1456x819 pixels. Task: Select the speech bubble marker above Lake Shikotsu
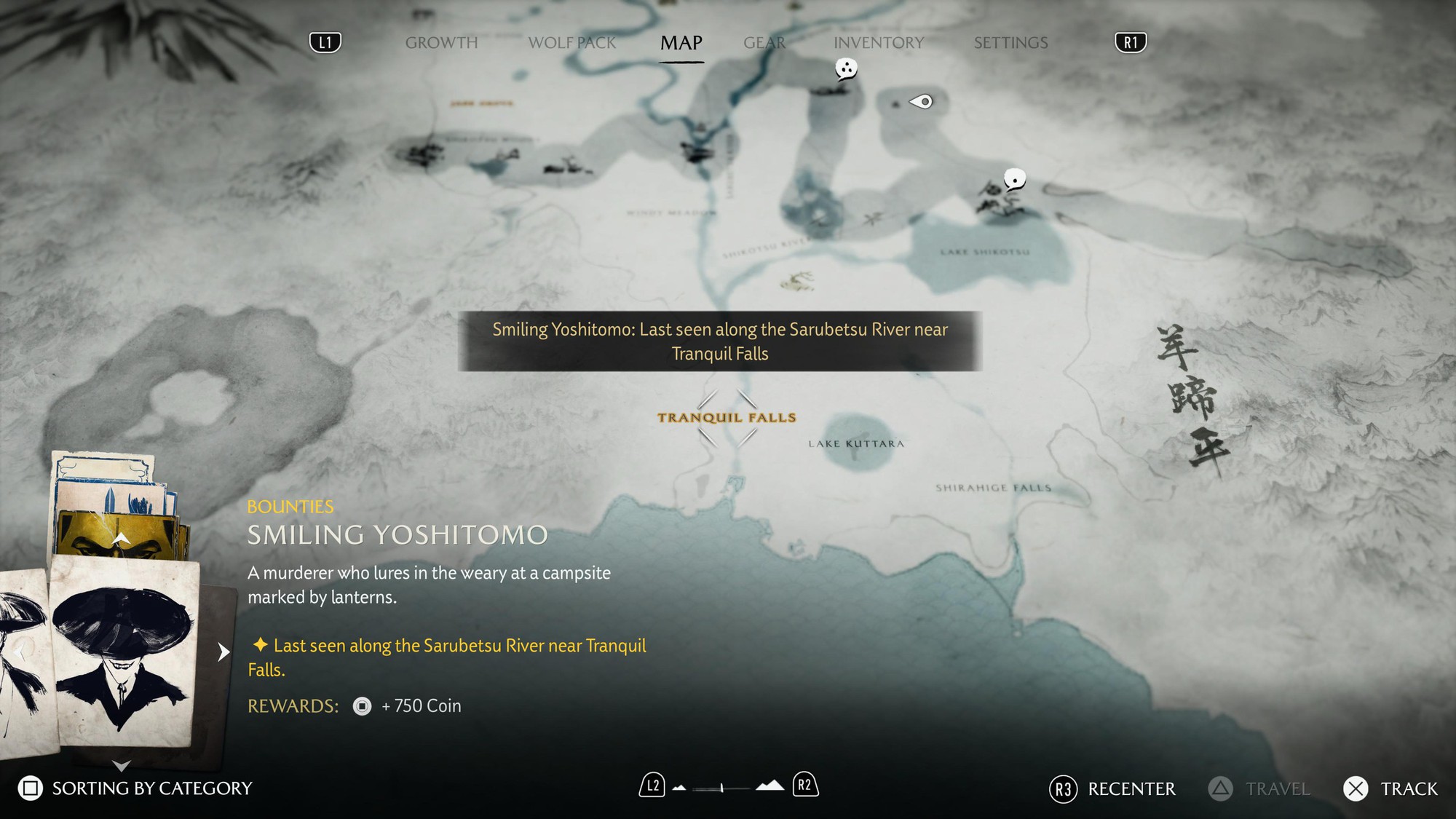1015,178
